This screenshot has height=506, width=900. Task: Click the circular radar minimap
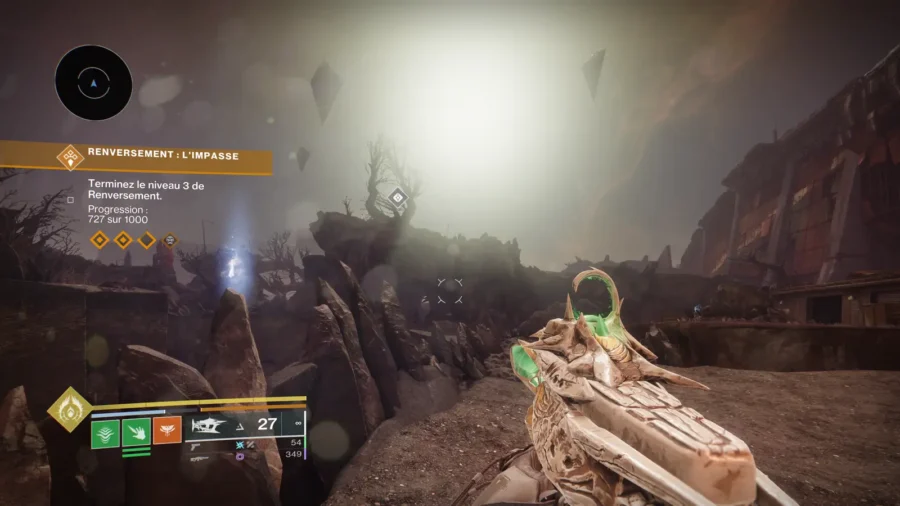click(93, 83)
